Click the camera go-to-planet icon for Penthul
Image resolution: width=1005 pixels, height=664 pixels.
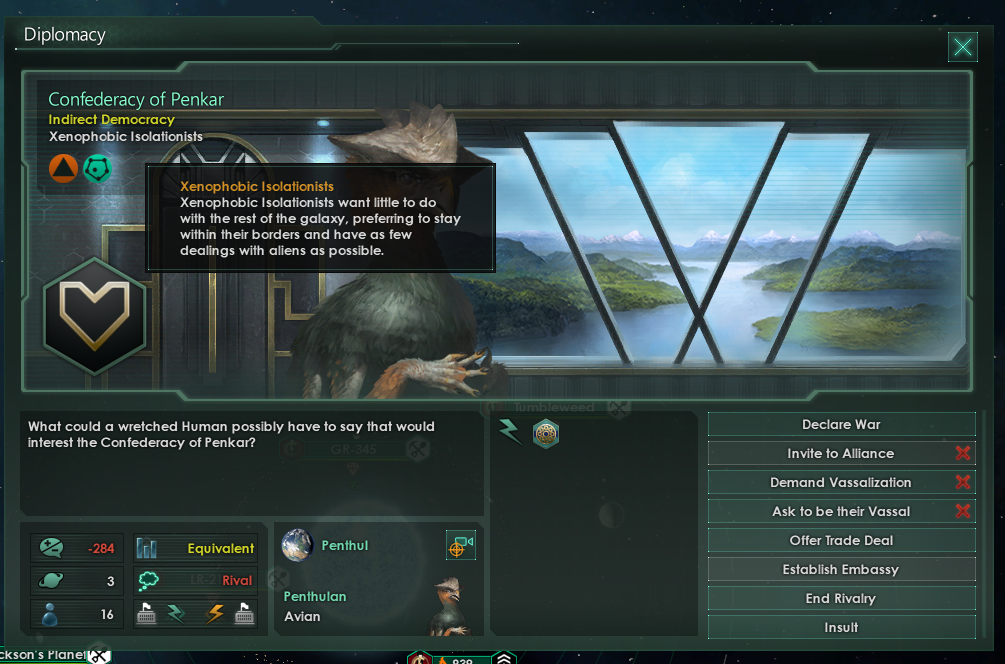click(460, 546)
